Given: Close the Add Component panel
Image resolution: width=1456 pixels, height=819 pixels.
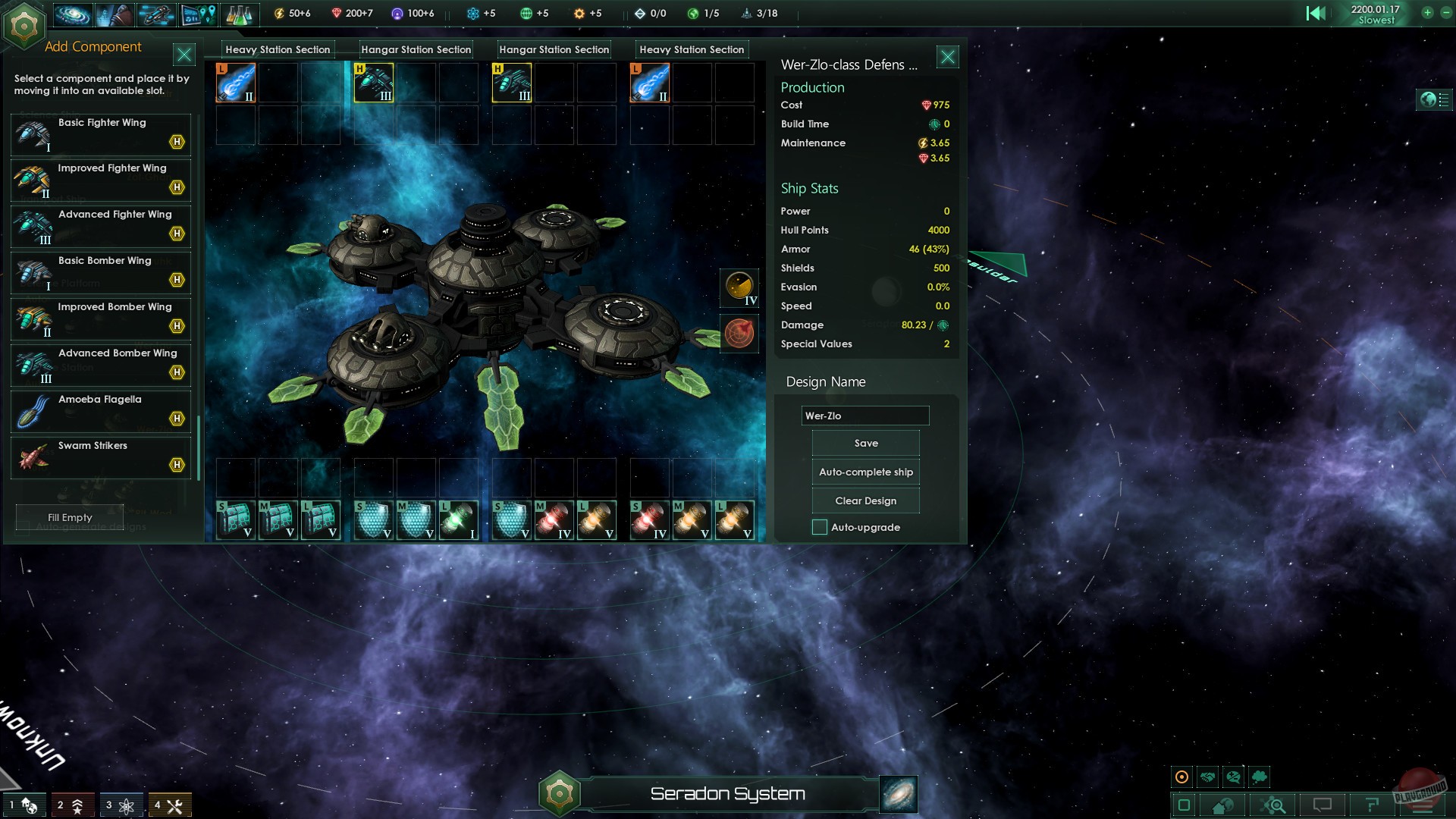Looking at the screenshot, I should coord(184,55).
